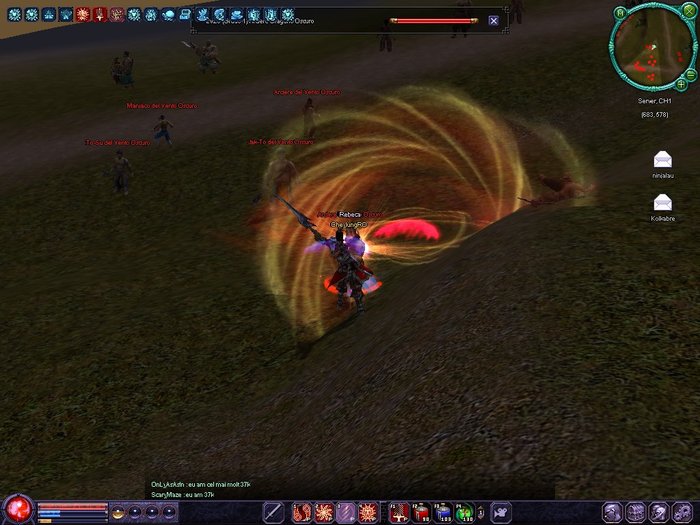Image resolution: width=700 pixels, height=525 pixels.
Task: Use the green potion stack in the quickslot
Action: [x=464, y=513]
